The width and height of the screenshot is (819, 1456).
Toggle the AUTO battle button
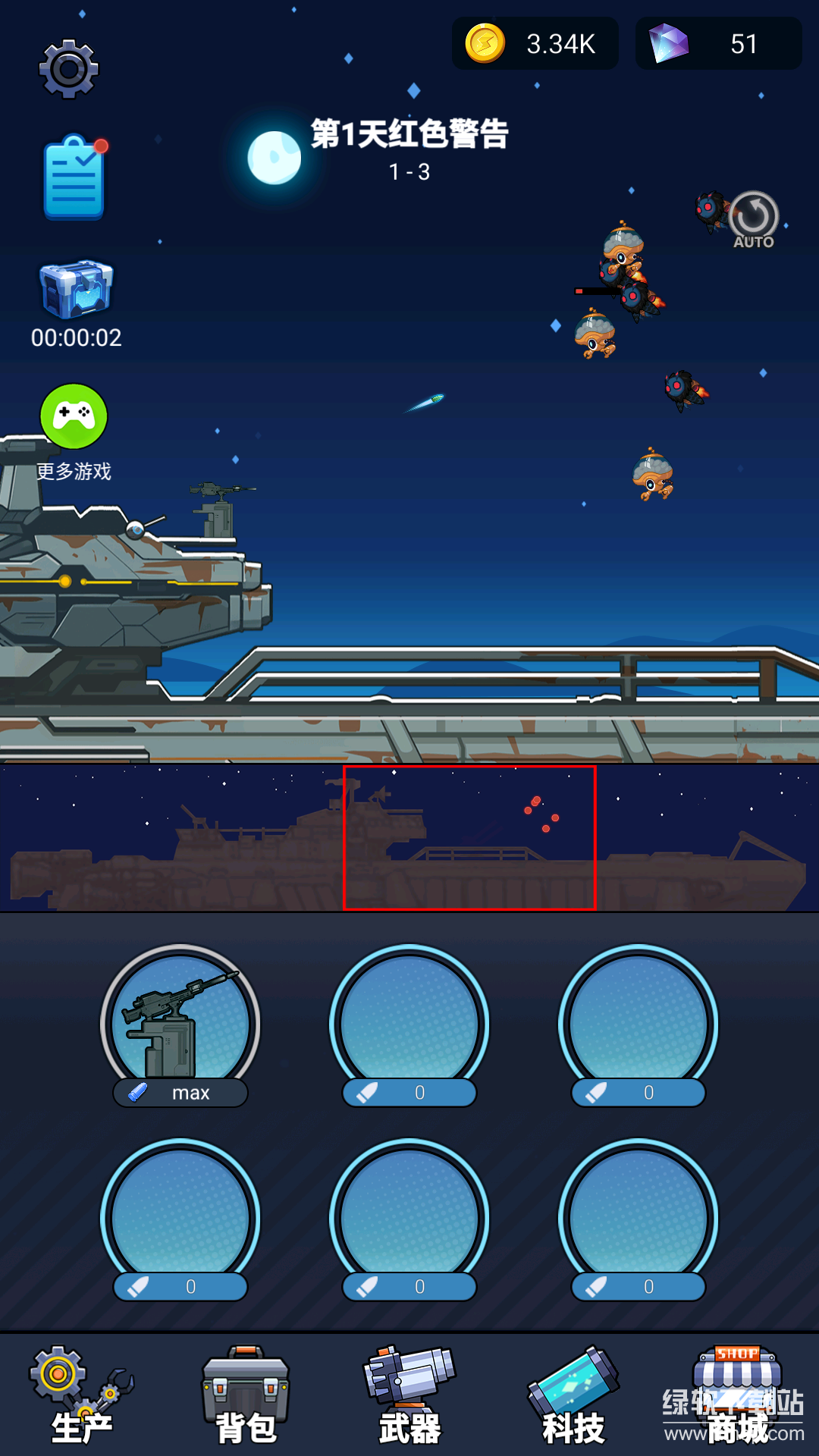[753, 219]
